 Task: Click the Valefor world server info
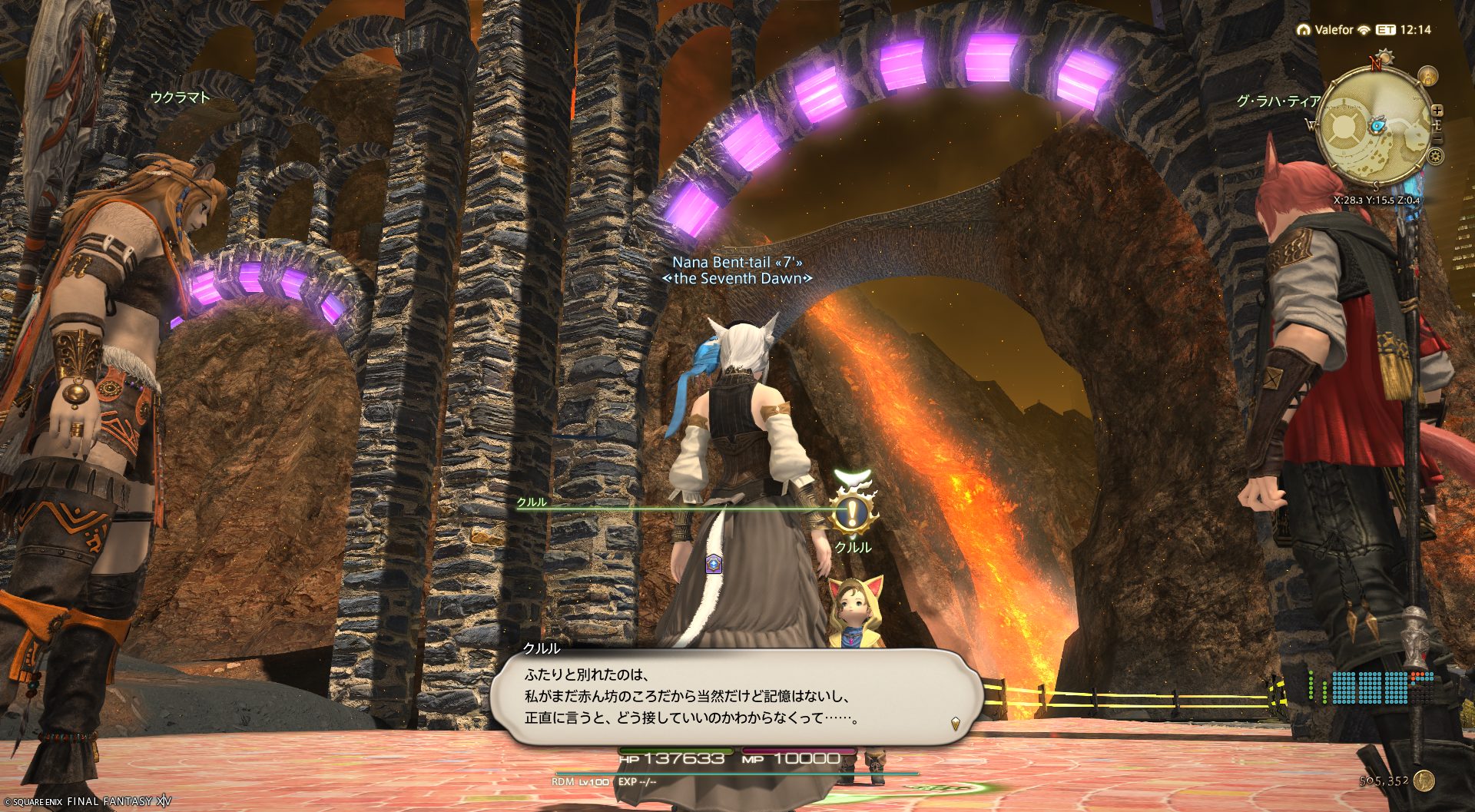tap(1333, 30)
